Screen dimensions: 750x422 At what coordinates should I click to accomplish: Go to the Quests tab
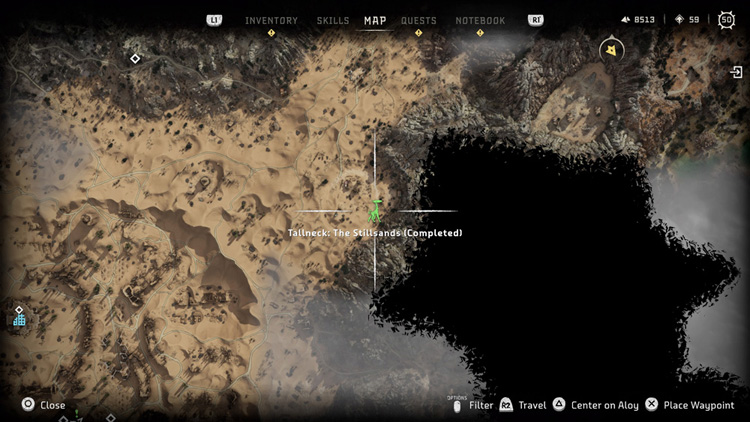coord(418,20)
